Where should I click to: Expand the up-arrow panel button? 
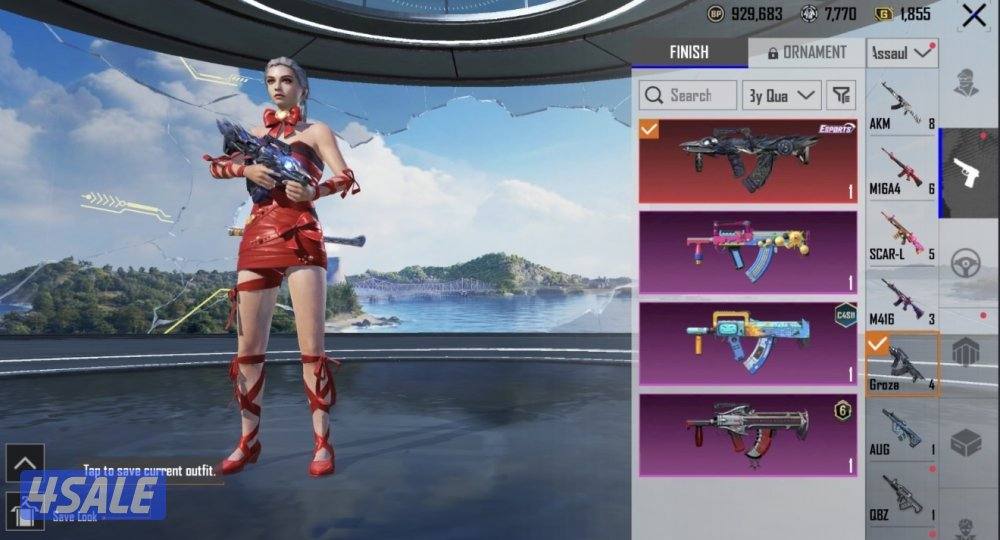tap(25, 463)
